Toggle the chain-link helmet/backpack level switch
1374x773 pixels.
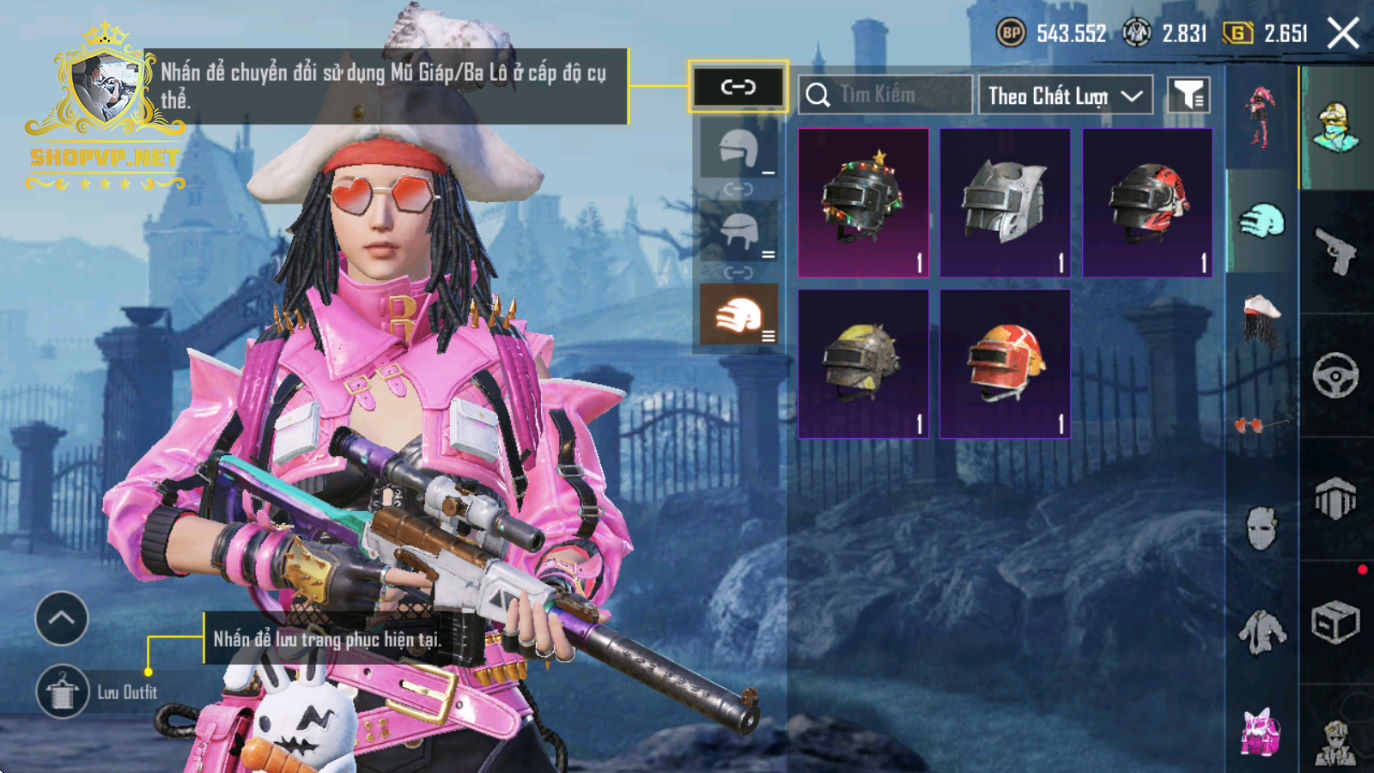pos(738,87)
